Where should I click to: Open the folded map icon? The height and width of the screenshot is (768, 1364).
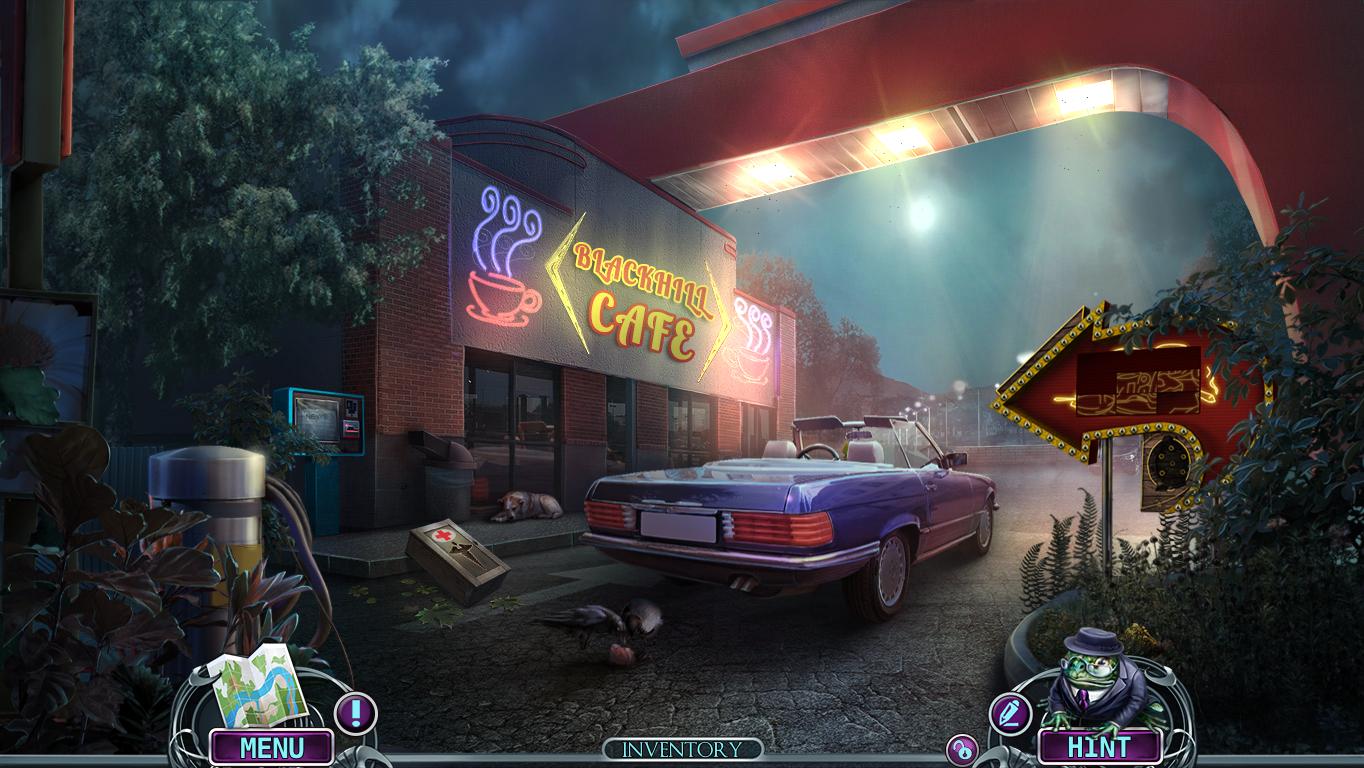(x=254, y=689)
